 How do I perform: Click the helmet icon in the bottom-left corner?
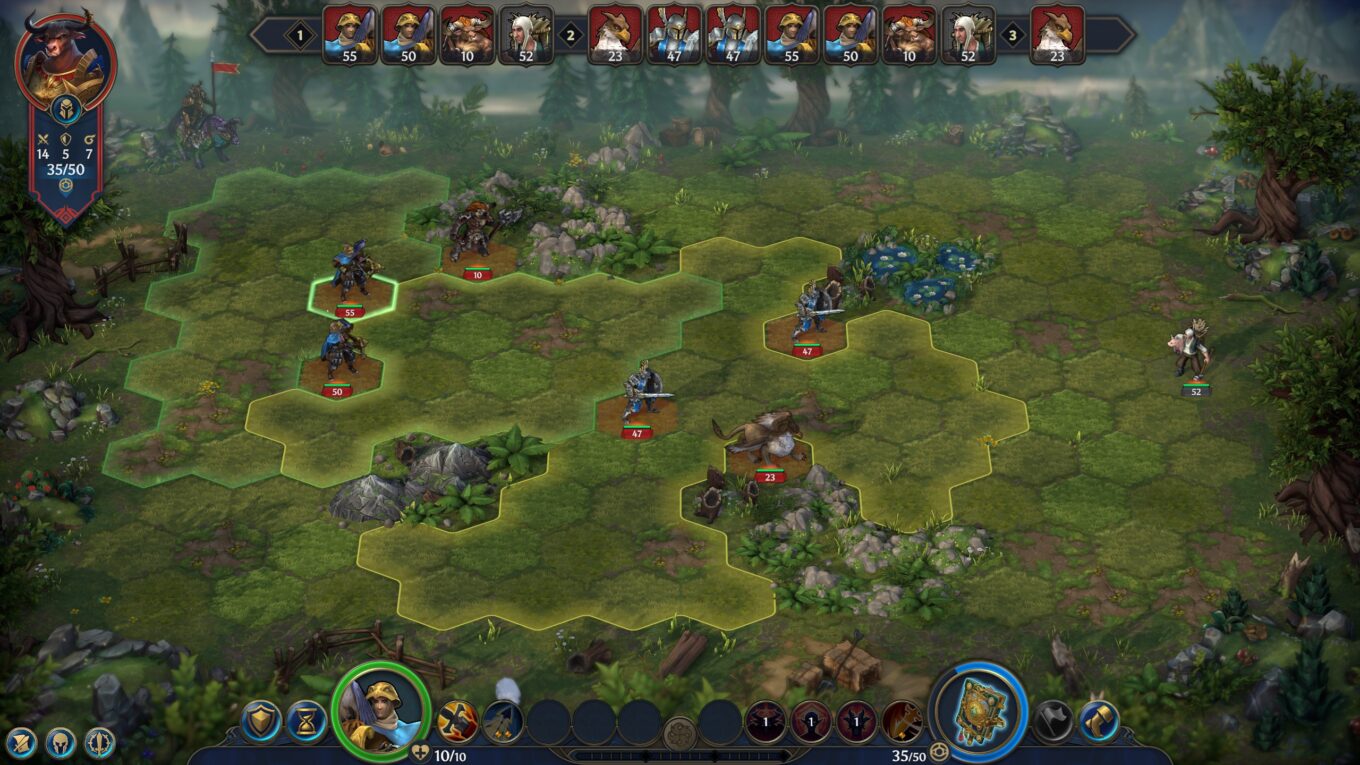61,742
